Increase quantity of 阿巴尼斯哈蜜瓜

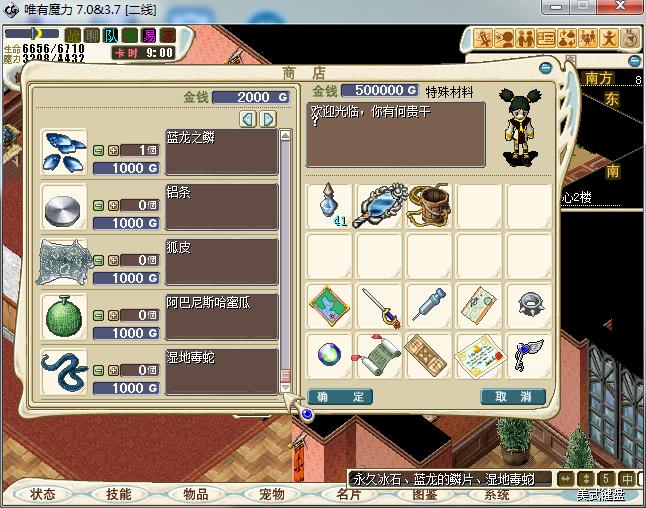click(112, 315)
